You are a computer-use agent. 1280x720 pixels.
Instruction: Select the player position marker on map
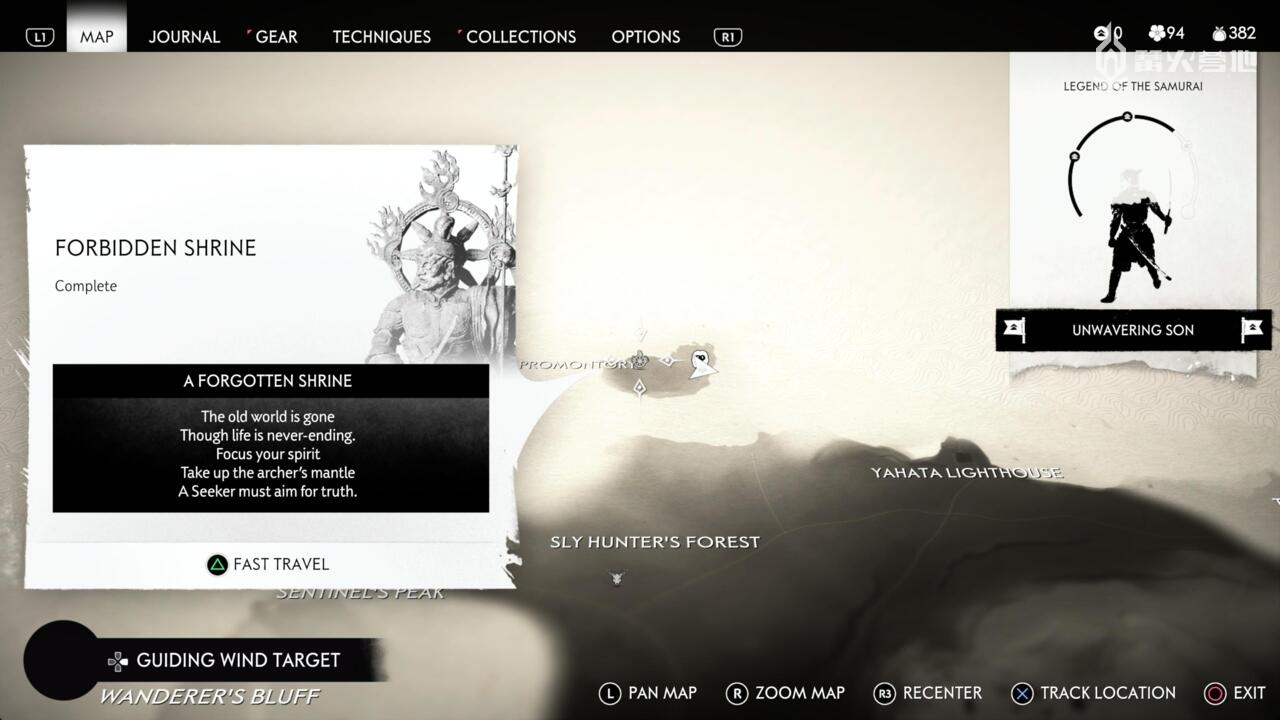702,364
